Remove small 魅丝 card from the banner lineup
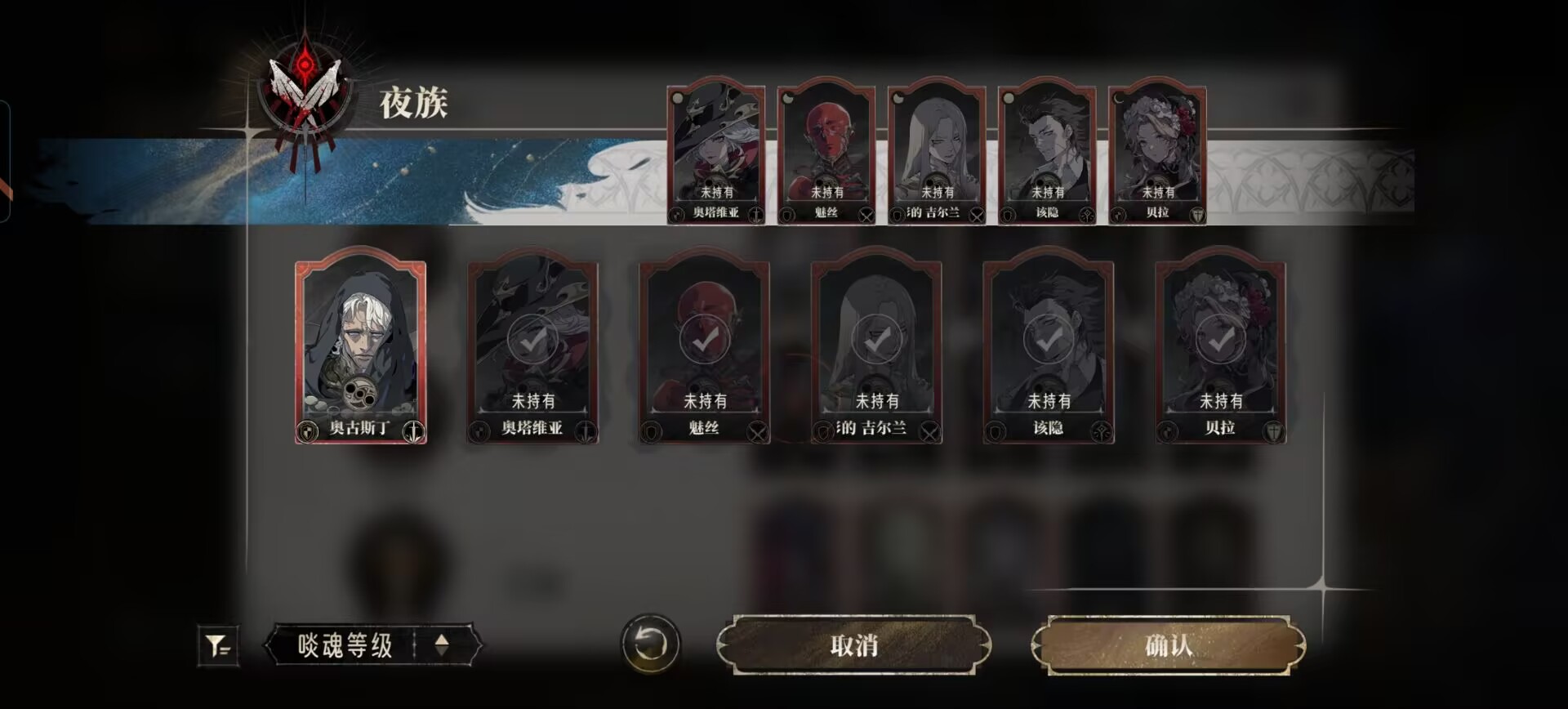This screenshot has height=709, width=1568. coord(826,153)
